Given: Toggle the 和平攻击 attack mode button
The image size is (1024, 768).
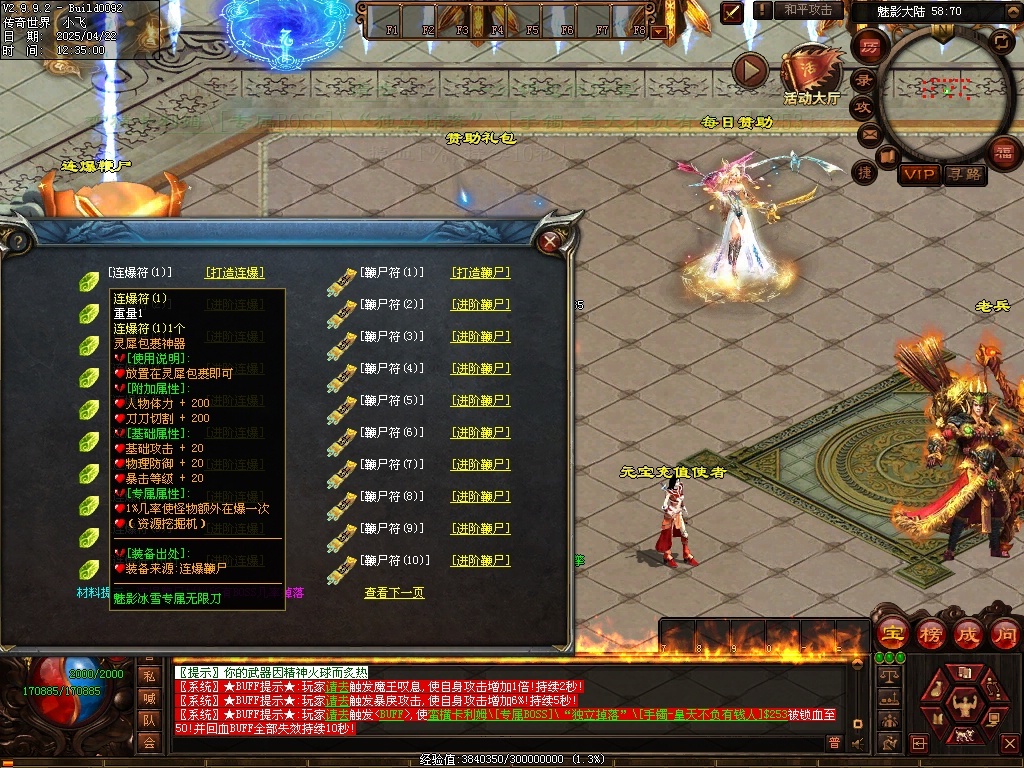Looking at the screenshot, I should [x=808, y=10].
